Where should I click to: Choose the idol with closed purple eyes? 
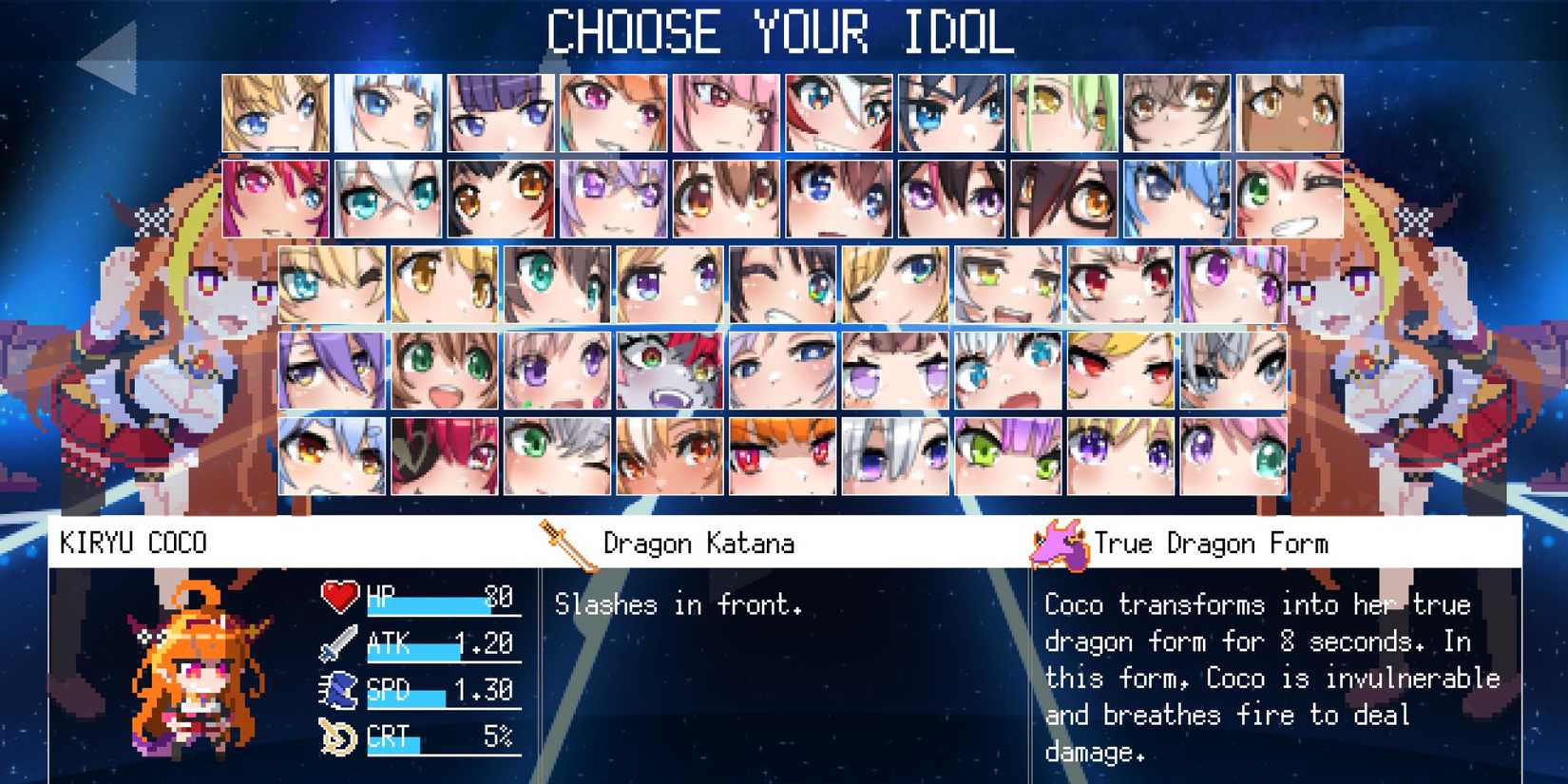click(x=895, y=370)
